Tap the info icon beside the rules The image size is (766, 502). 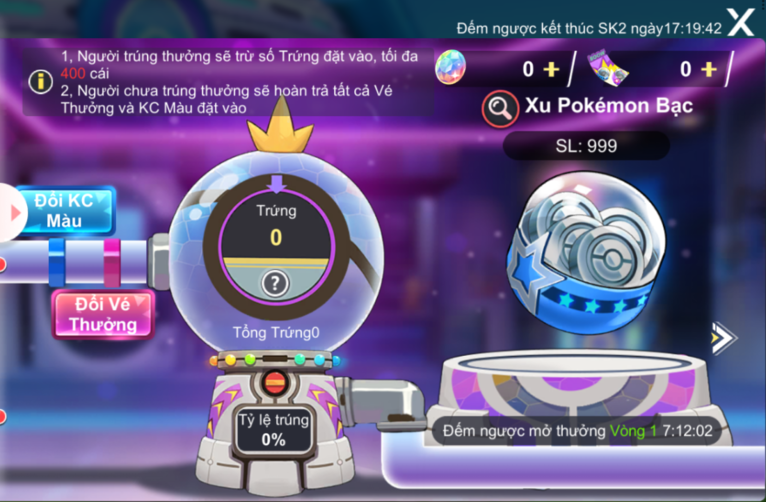39,80
